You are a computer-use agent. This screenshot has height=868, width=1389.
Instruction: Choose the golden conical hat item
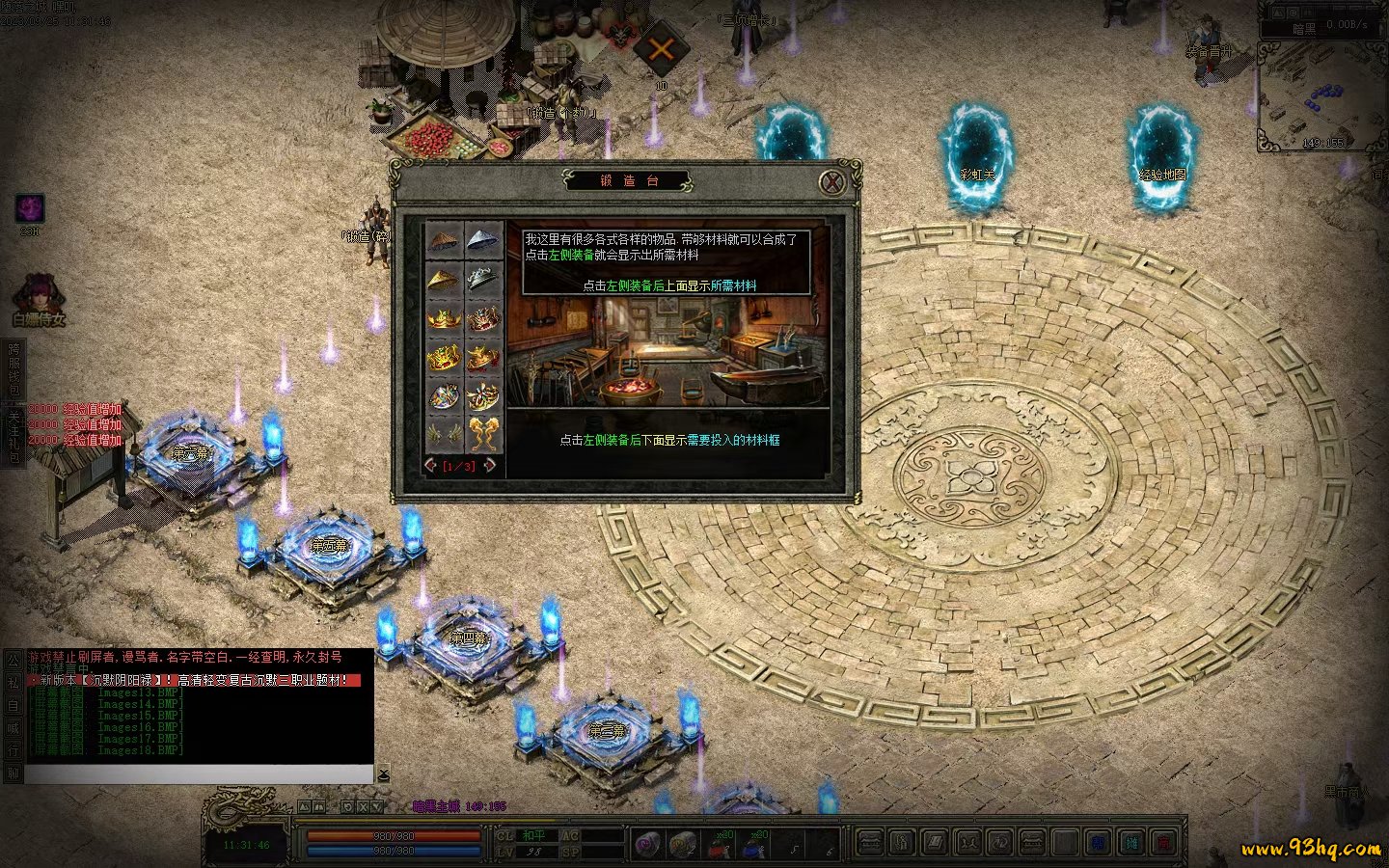(444, 281)
